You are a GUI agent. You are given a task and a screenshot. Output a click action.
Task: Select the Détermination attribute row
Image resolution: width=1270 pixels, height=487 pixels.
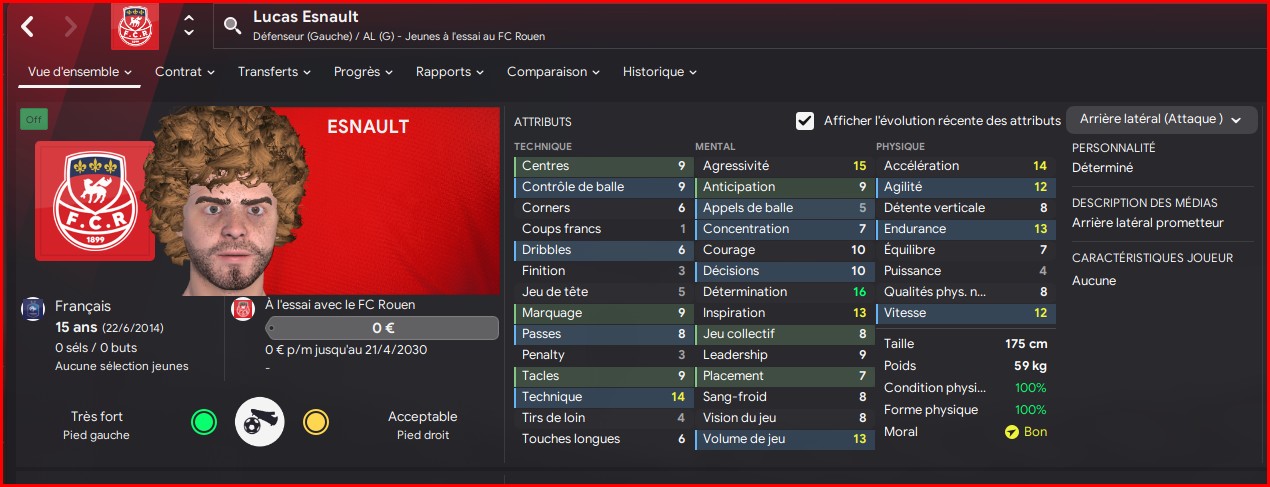783,292
